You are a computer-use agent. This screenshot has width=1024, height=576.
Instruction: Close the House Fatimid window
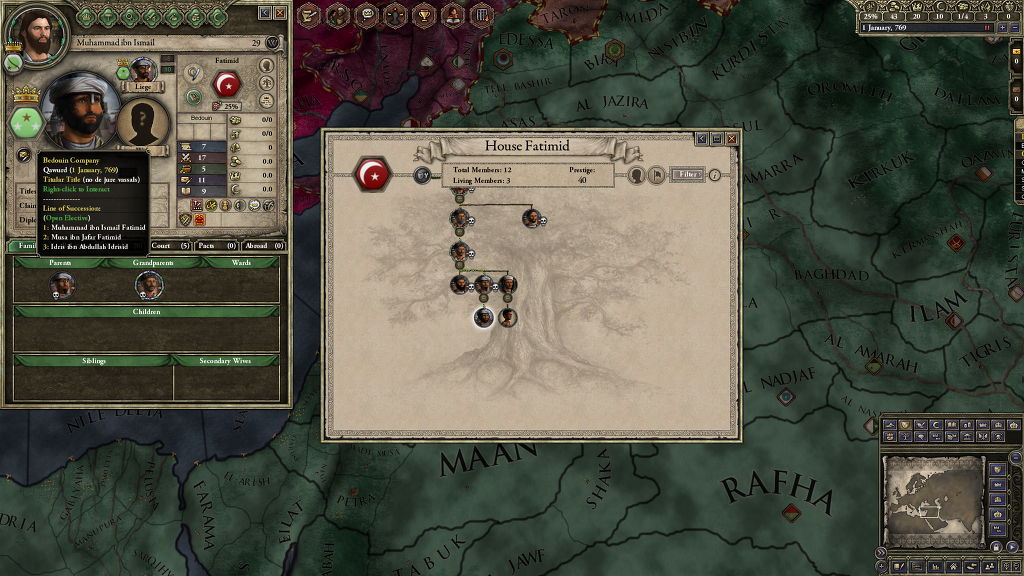click(731, 139)
